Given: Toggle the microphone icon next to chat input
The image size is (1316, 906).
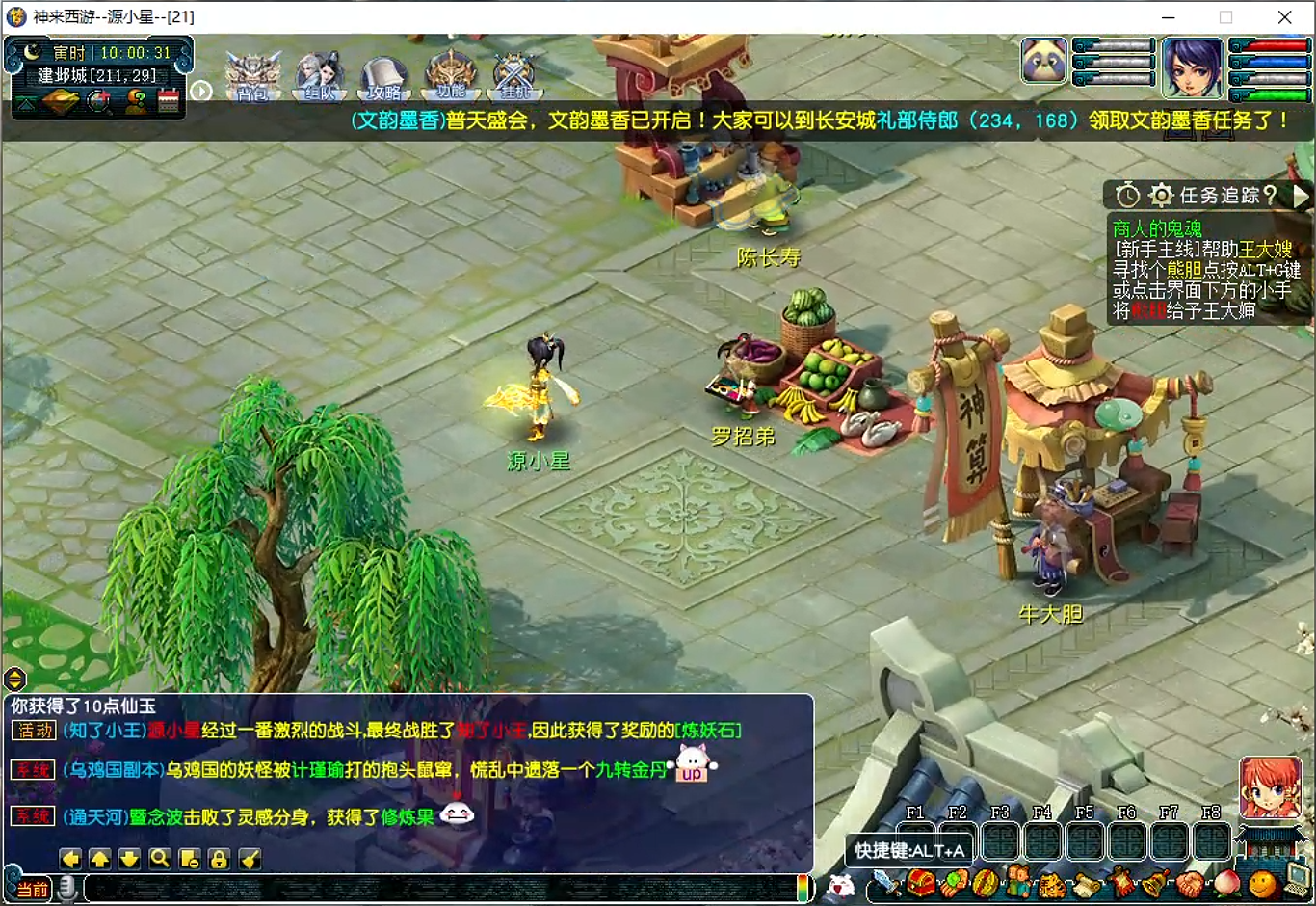Looking at the screenshot, I should (67, 889).
